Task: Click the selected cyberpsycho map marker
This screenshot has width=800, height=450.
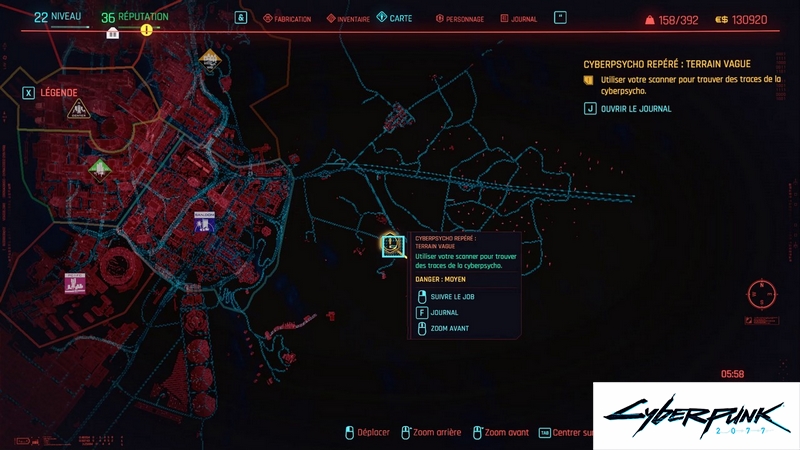Action: tap(391, 245)
